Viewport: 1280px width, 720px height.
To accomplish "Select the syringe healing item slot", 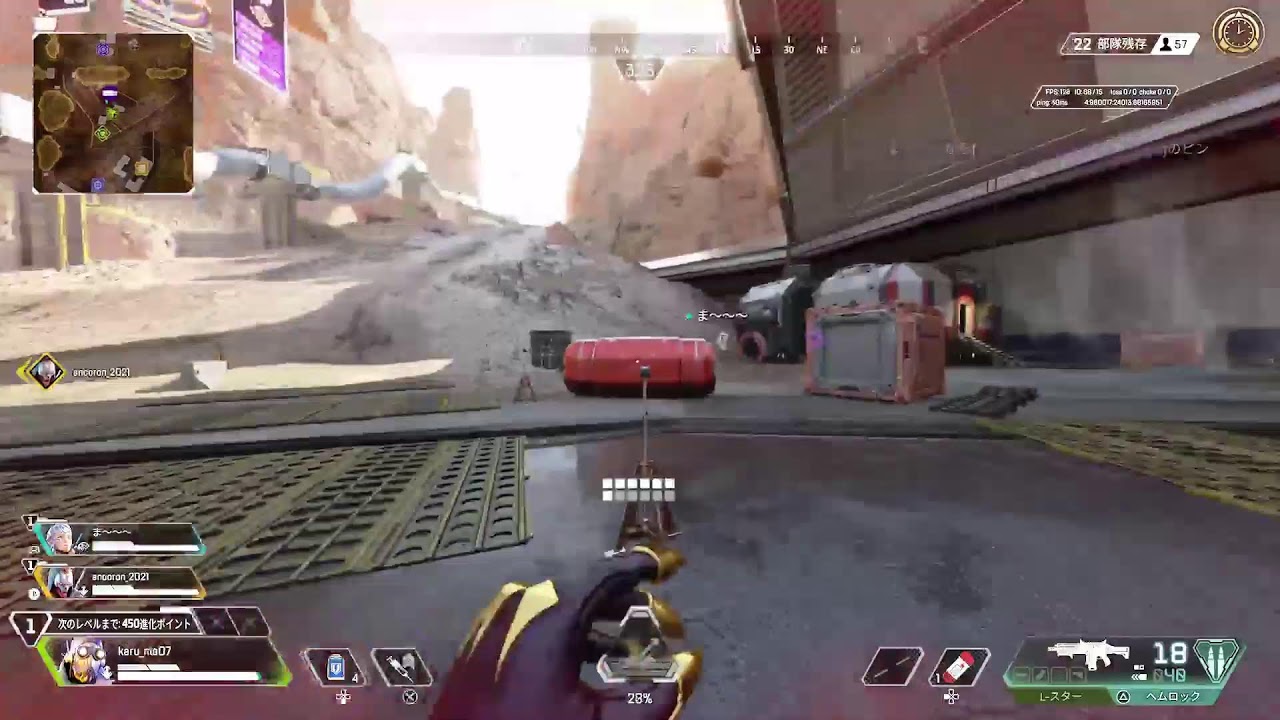I will coord(401,667).
